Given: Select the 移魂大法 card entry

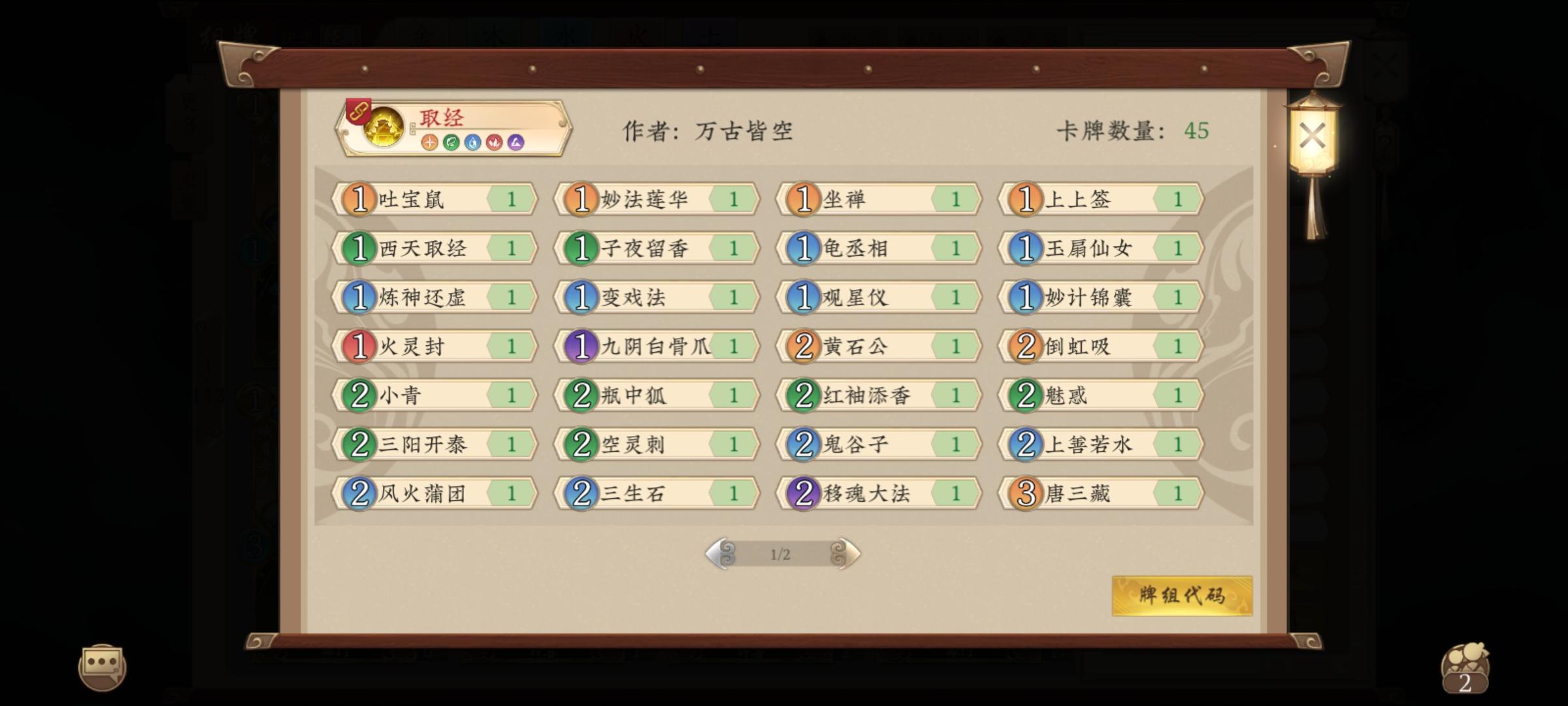Looking at the screenshot, I should click(879, 494).
